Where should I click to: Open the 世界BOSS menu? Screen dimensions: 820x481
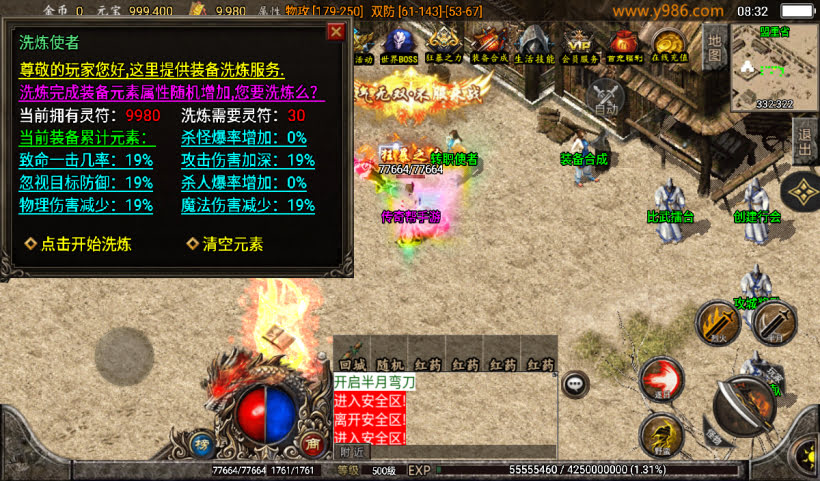(400, 45)
